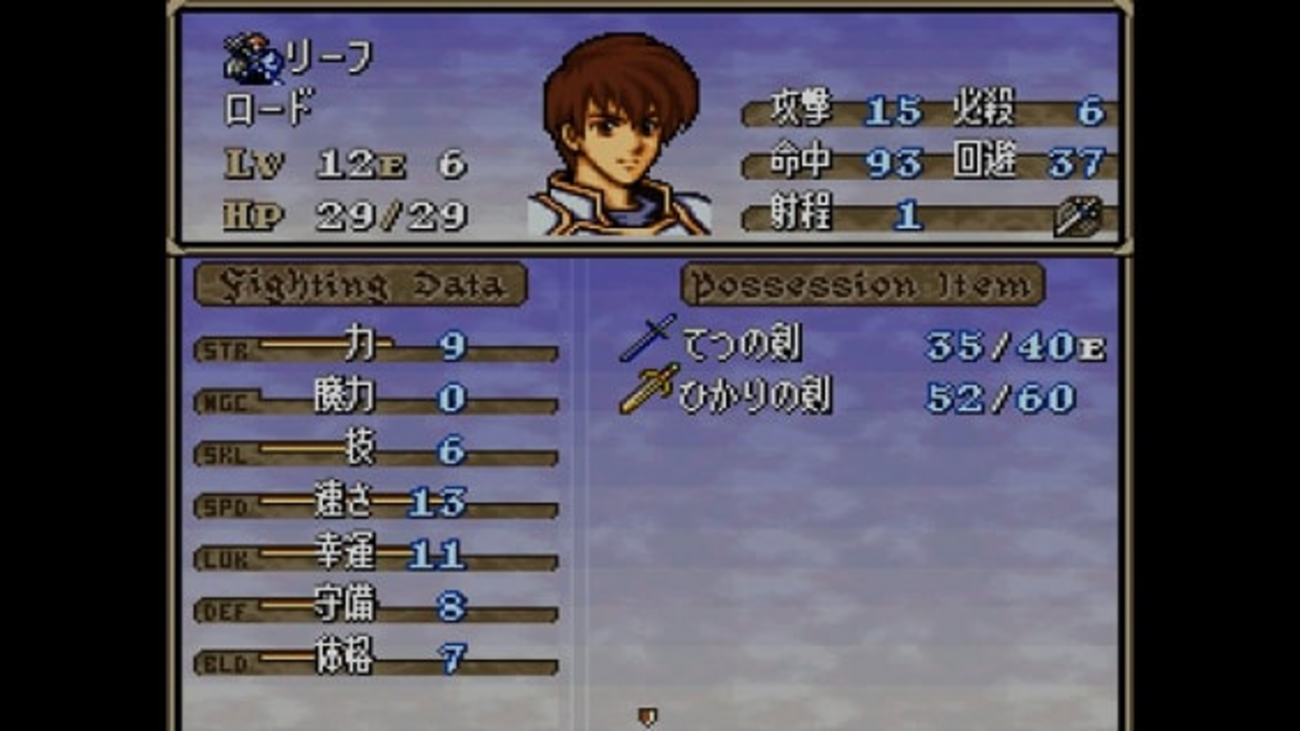
Task: Click the page-down arrow at the panel bottom
Action: click(x=648, y=716)
